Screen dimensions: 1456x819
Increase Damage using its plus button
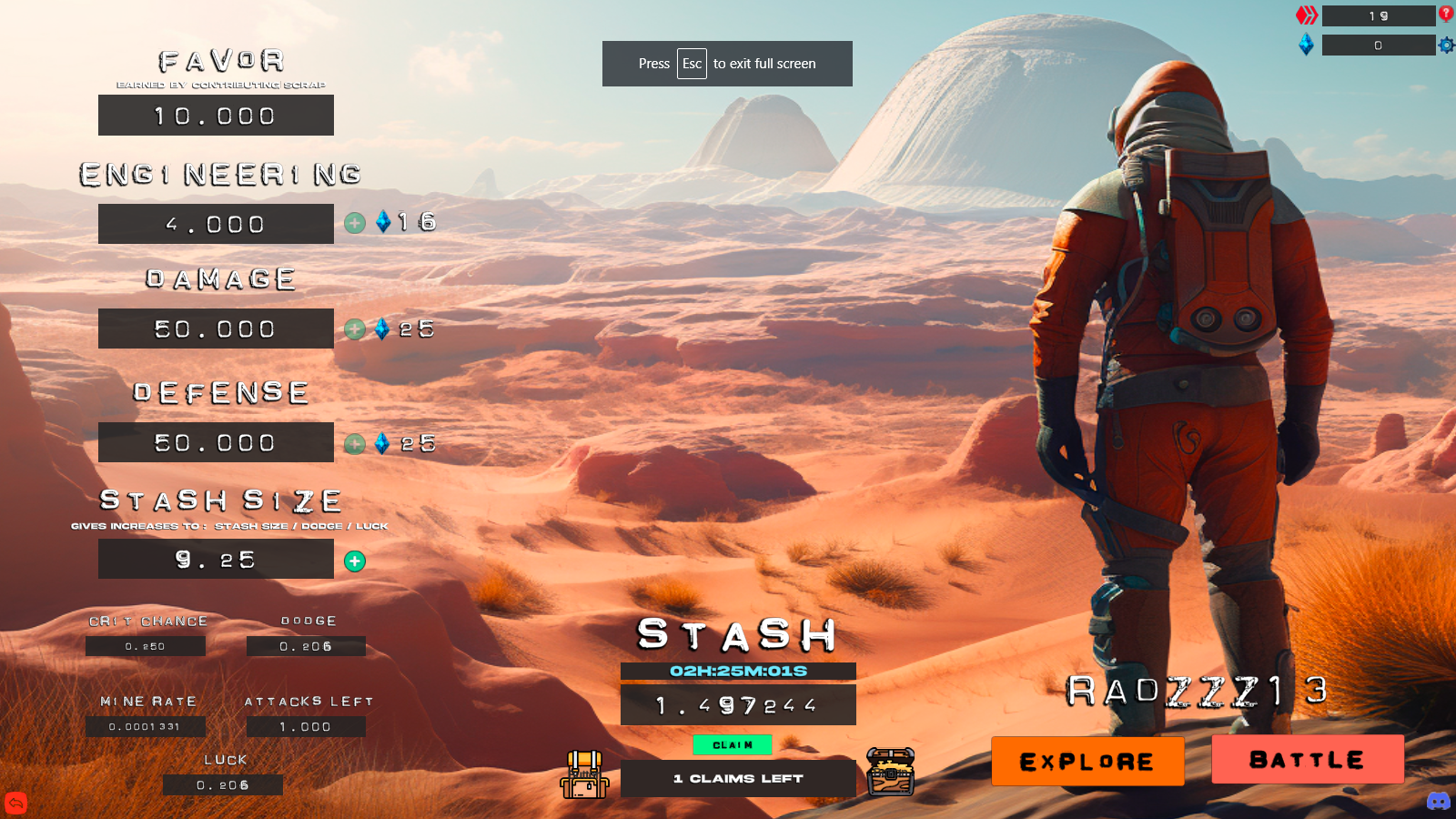click(355, 329)
